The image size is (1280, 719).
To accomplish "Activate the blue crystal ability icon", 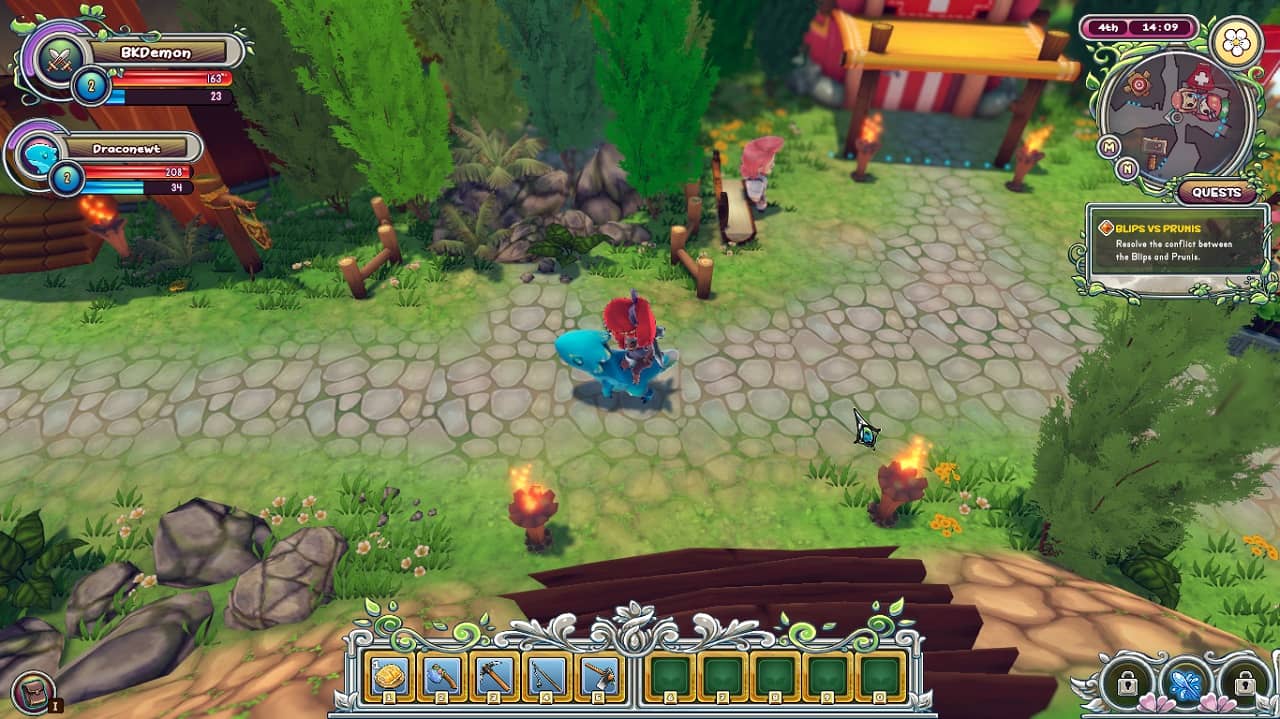I will tap(1185, 683).
